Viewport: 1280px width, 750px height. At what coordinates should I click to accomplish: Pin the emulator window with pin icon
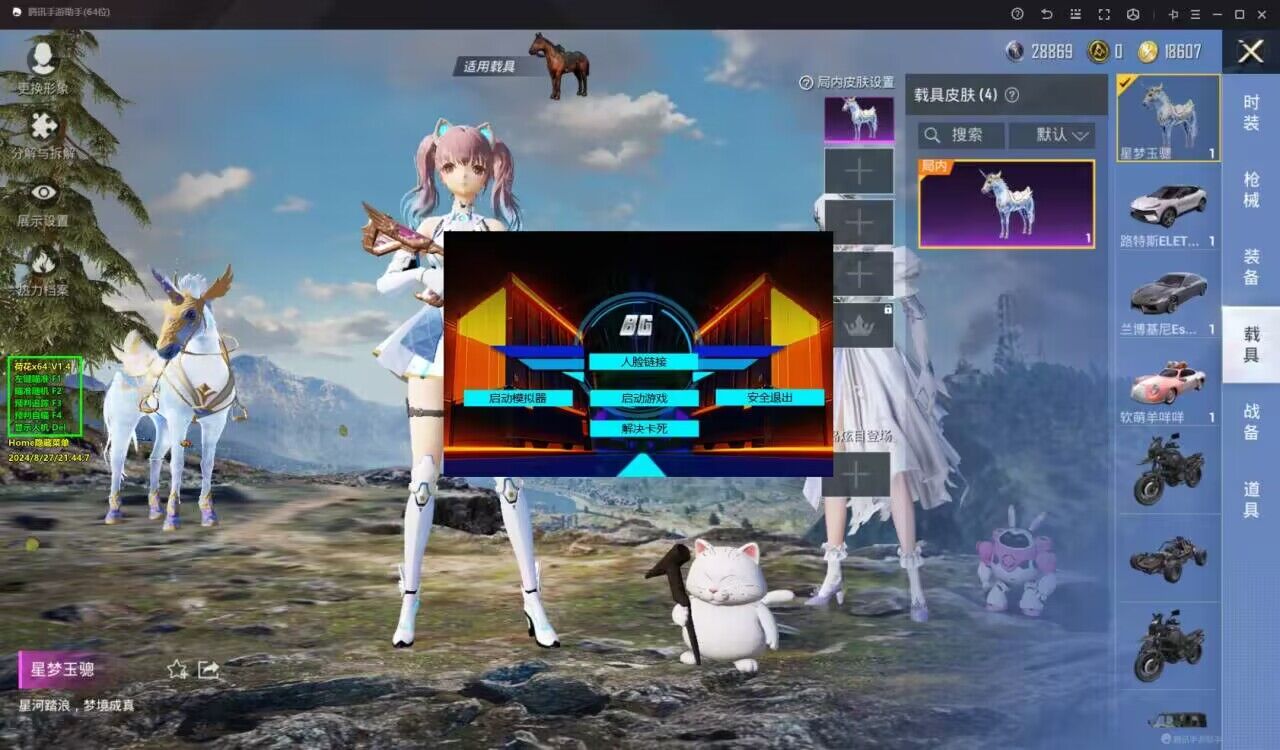tap(1175, 14)
